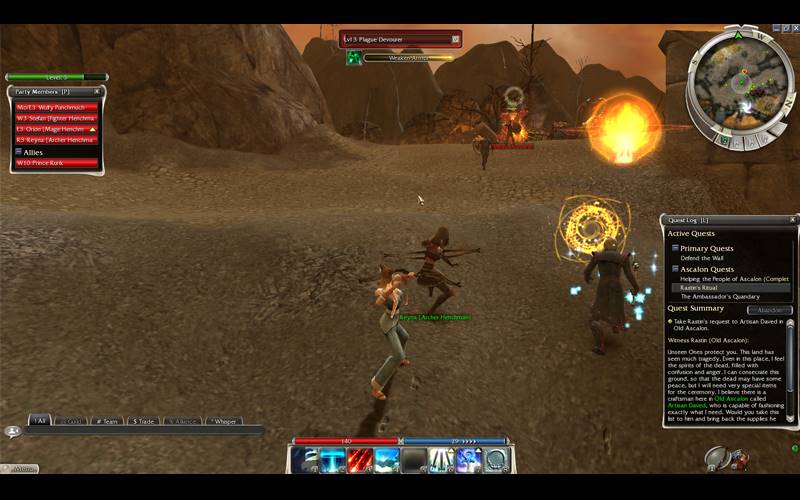Switch chat to the Team channel
The image size is (800, 500).
click(x=106, y=421)
